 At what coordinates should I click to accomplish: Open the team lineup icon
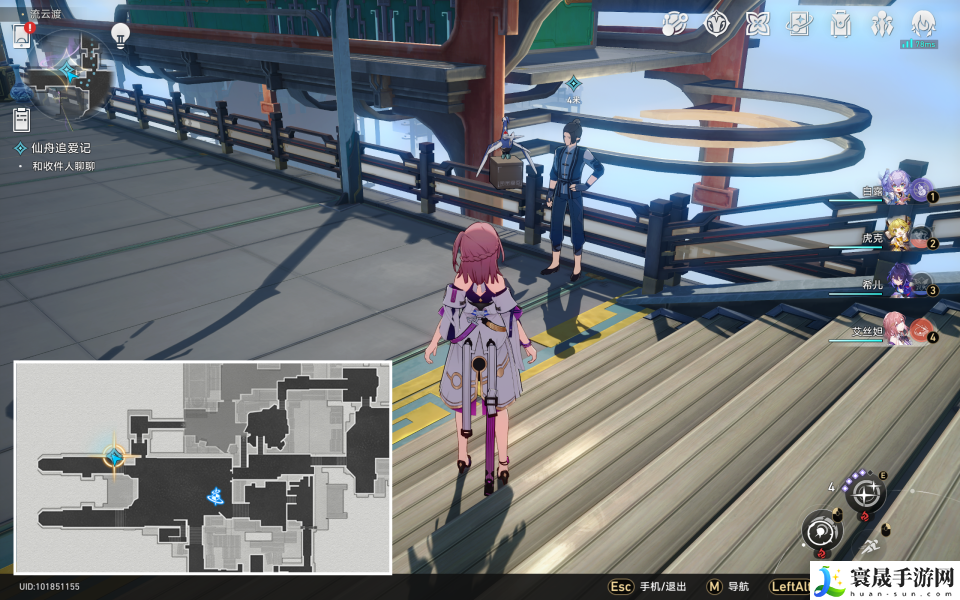[x=881, y=23]
